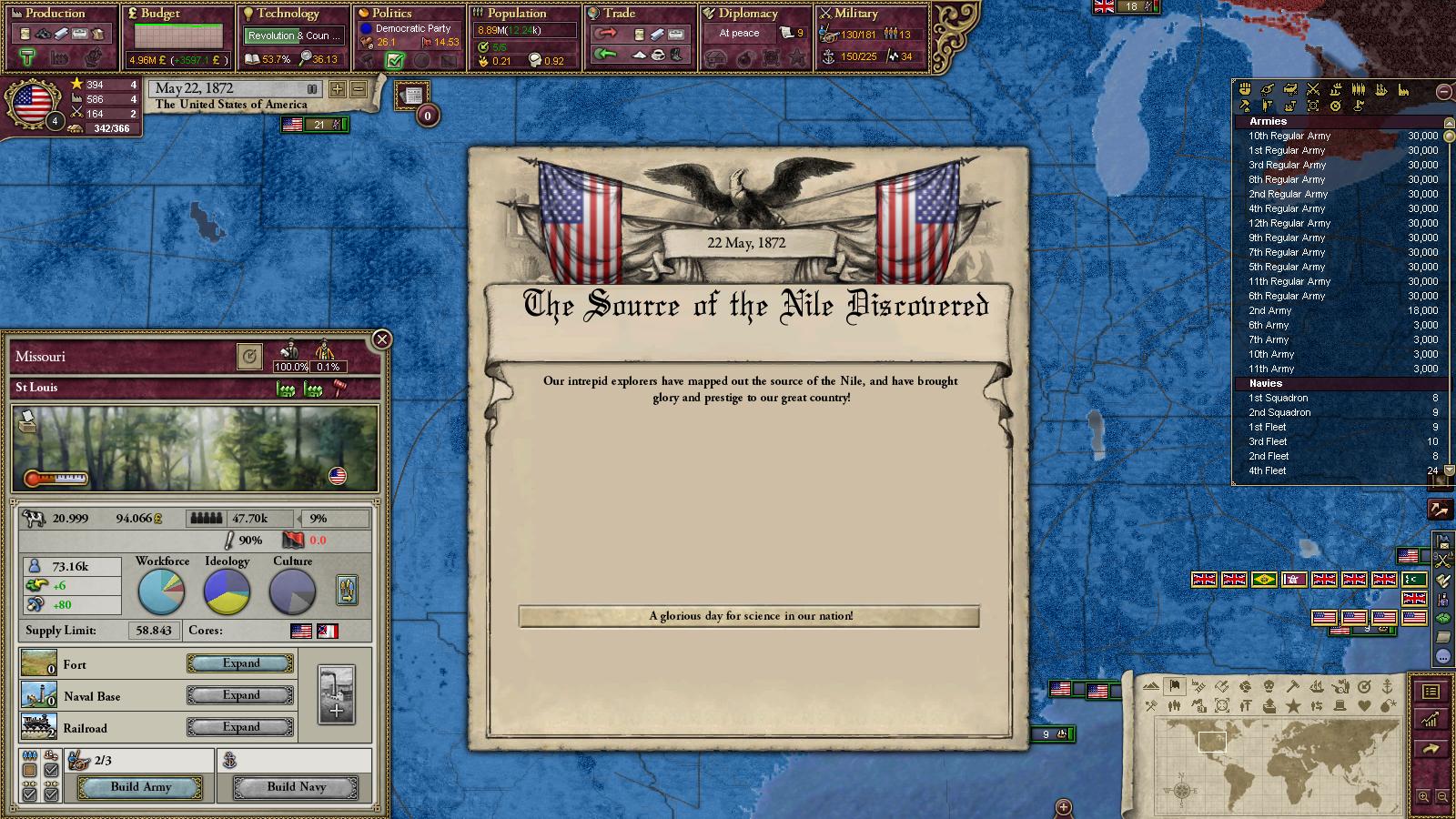Select the 10th Regular Army in the outliner

(1289, 136)
